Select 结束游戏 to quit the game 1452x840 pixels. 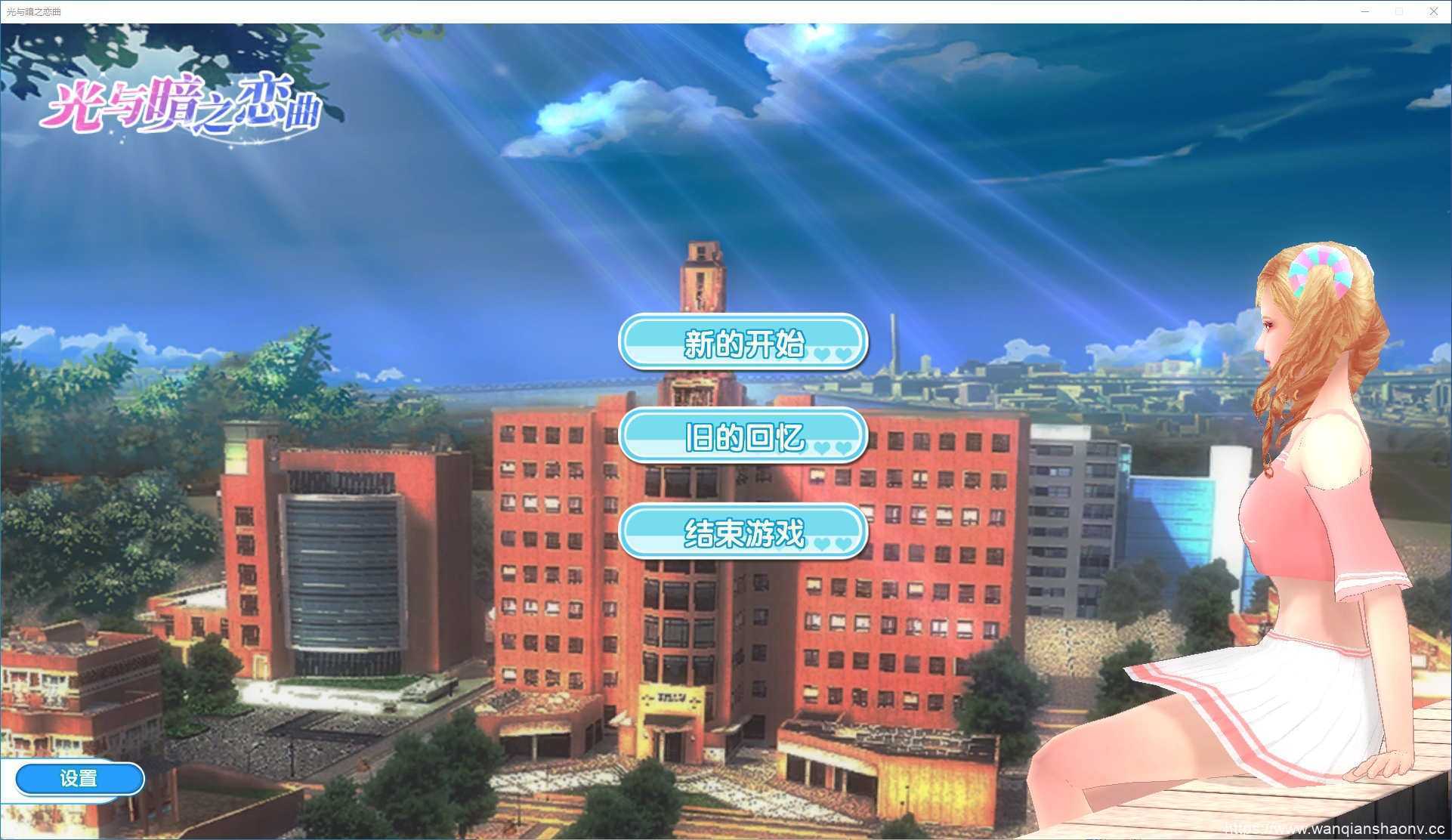point(741,530)
